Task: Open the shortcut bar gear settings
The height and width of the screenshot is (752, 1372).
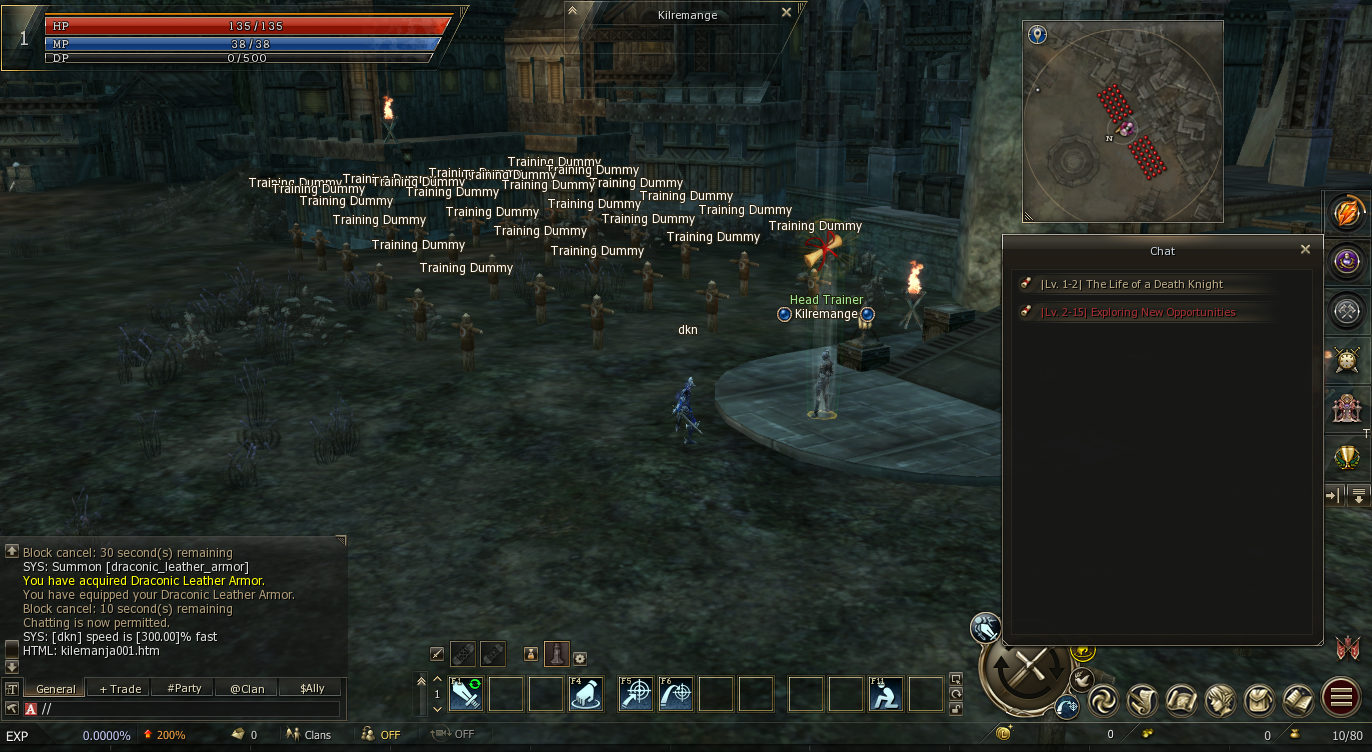Action: [x=579, y=657]
